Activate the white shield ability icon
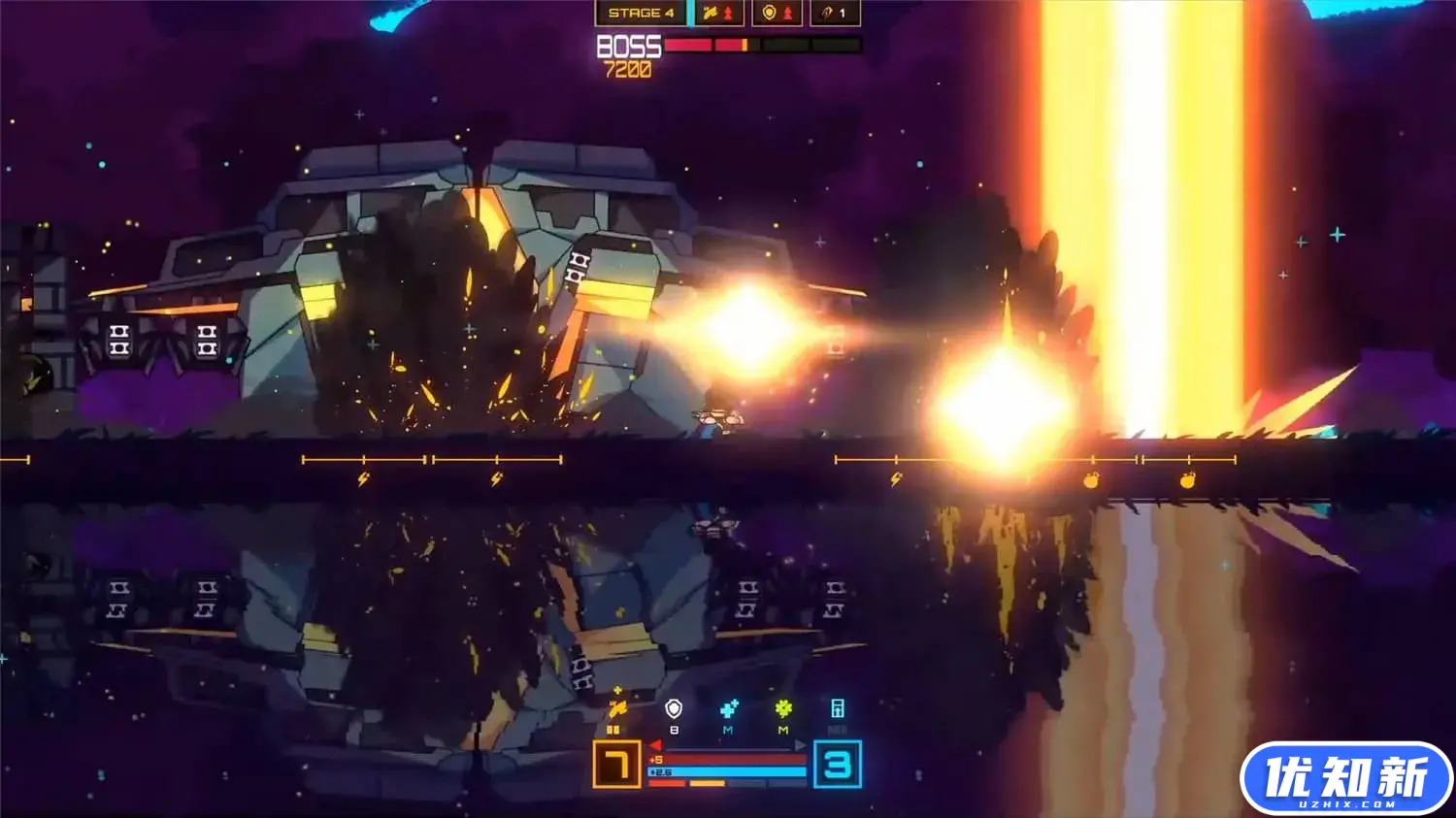This screenshot has height=818, width=1456. click(x=674, y=709)
